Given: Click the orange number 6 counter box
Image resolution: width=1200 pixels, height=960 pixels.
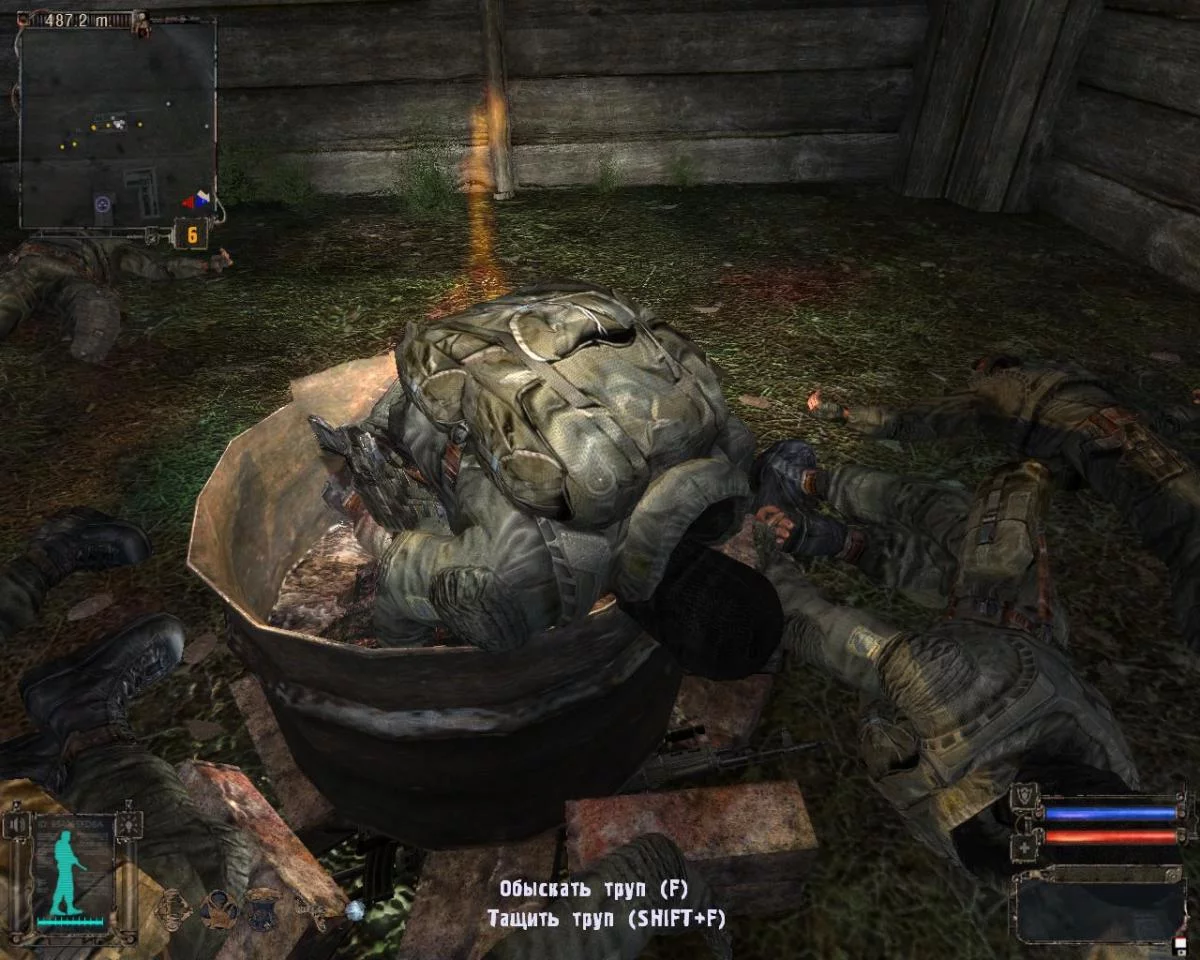Looking at the screenshot, I should pos(190,234).
